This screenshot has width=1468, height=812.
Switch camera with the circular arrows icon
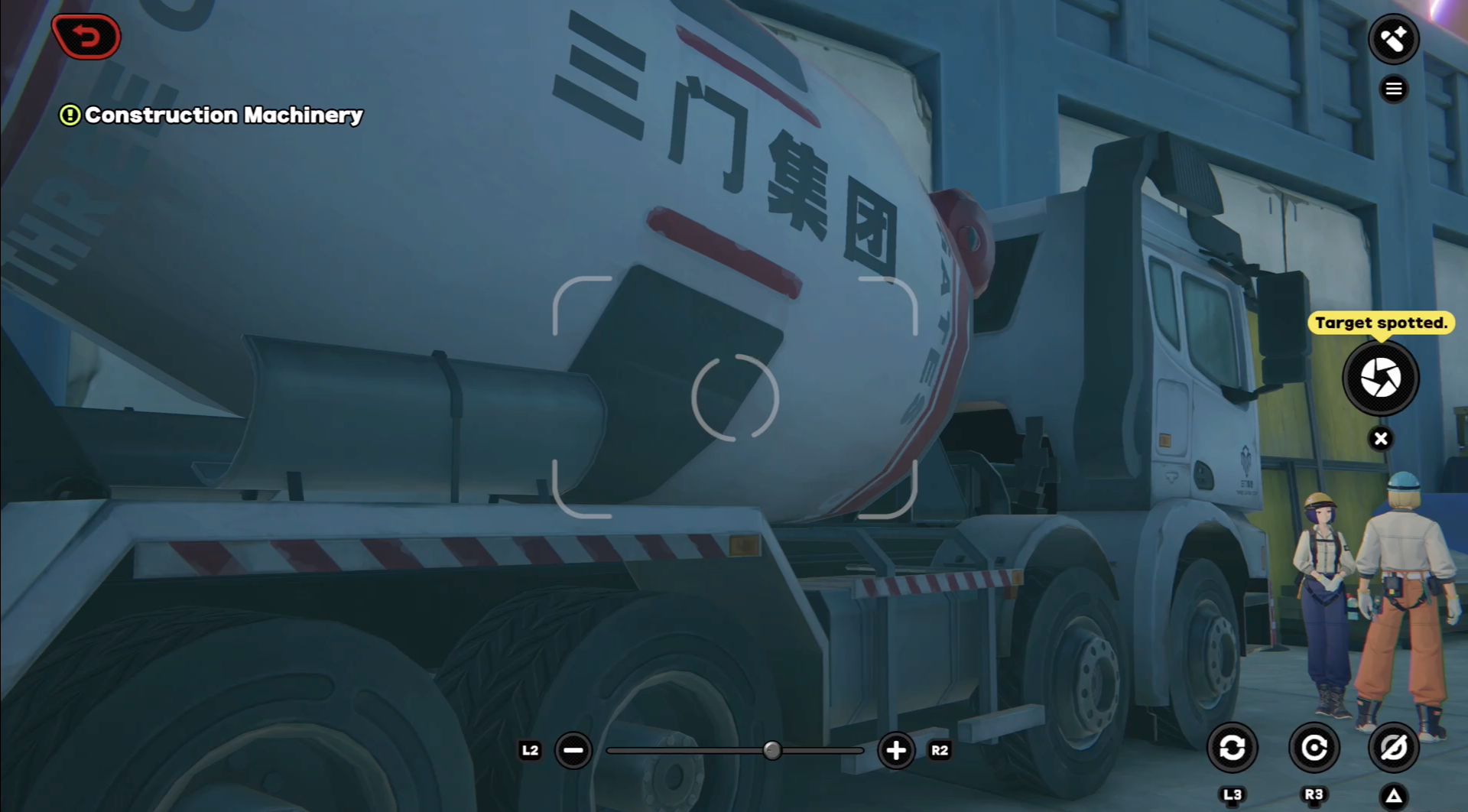pos(1232,747)
